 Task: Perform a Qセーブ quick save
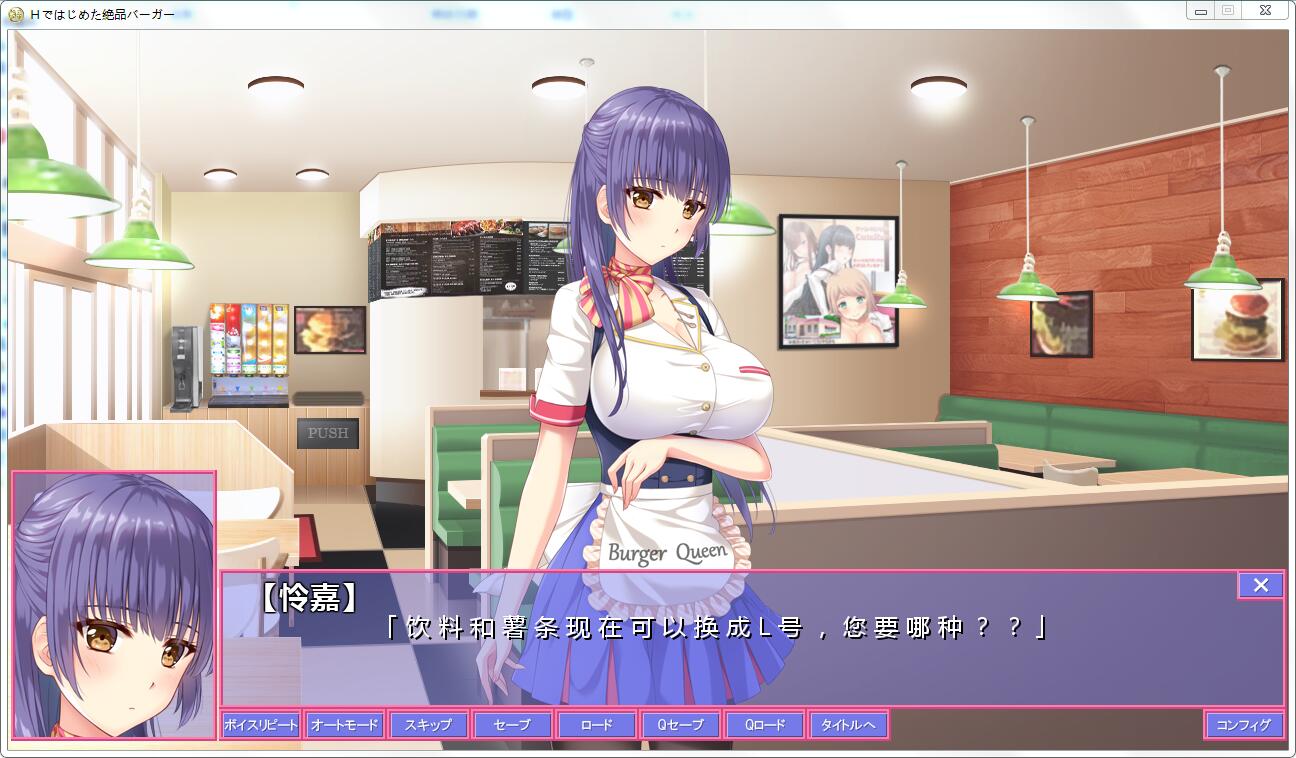pyautogui.click(x=680, y=724)
